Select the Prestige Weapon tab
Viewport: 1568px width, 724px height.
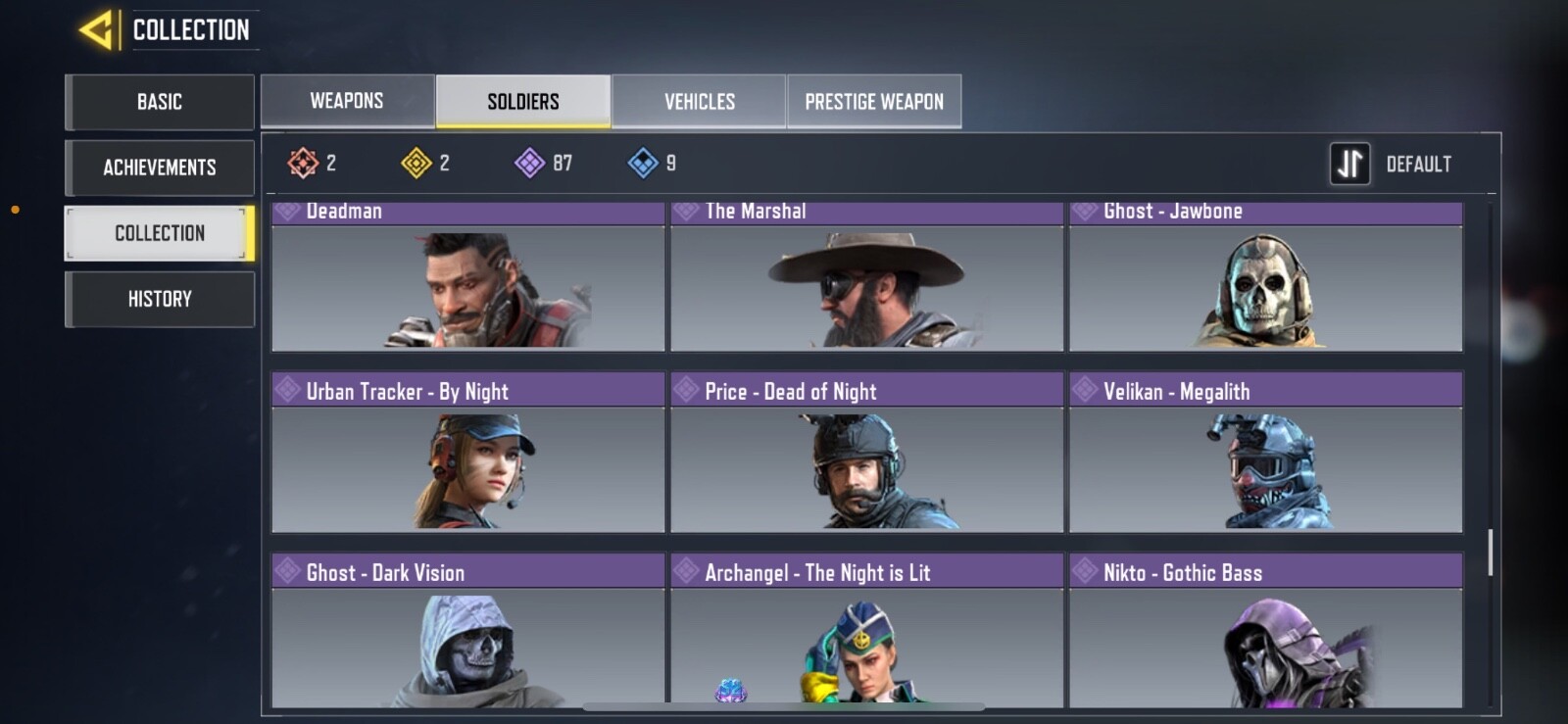(x=873, y=100)
